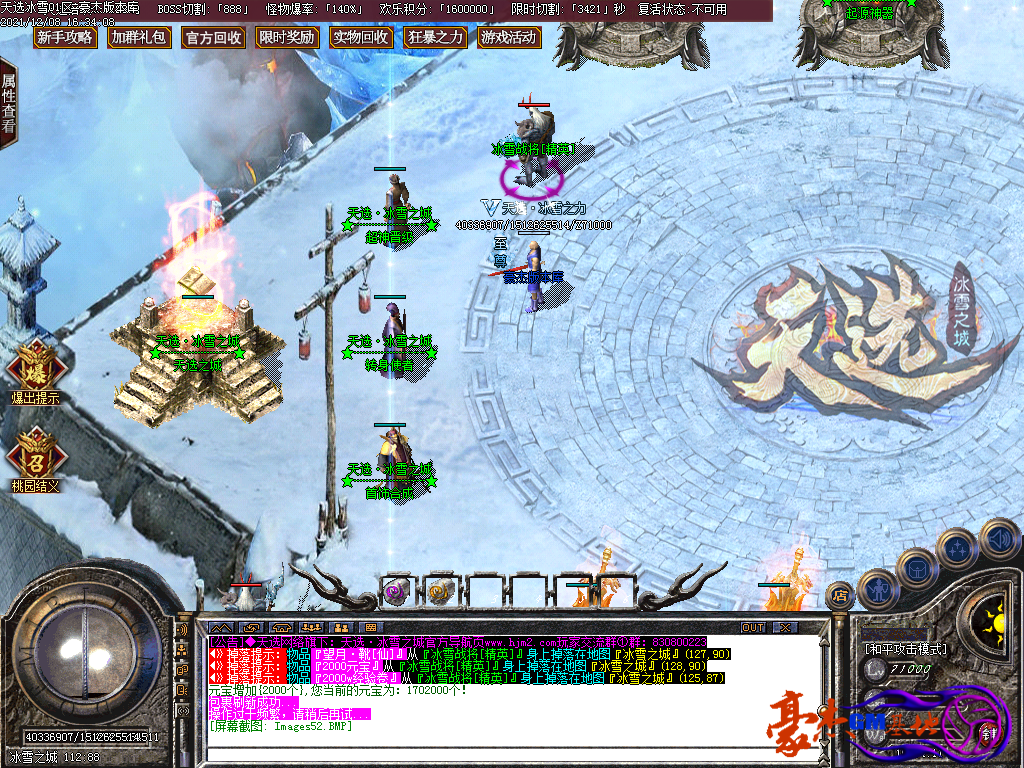Click the OUT button on the chat panel
Image resolution: width=1024 pixels, height=768 pixels.
point(753,627)
